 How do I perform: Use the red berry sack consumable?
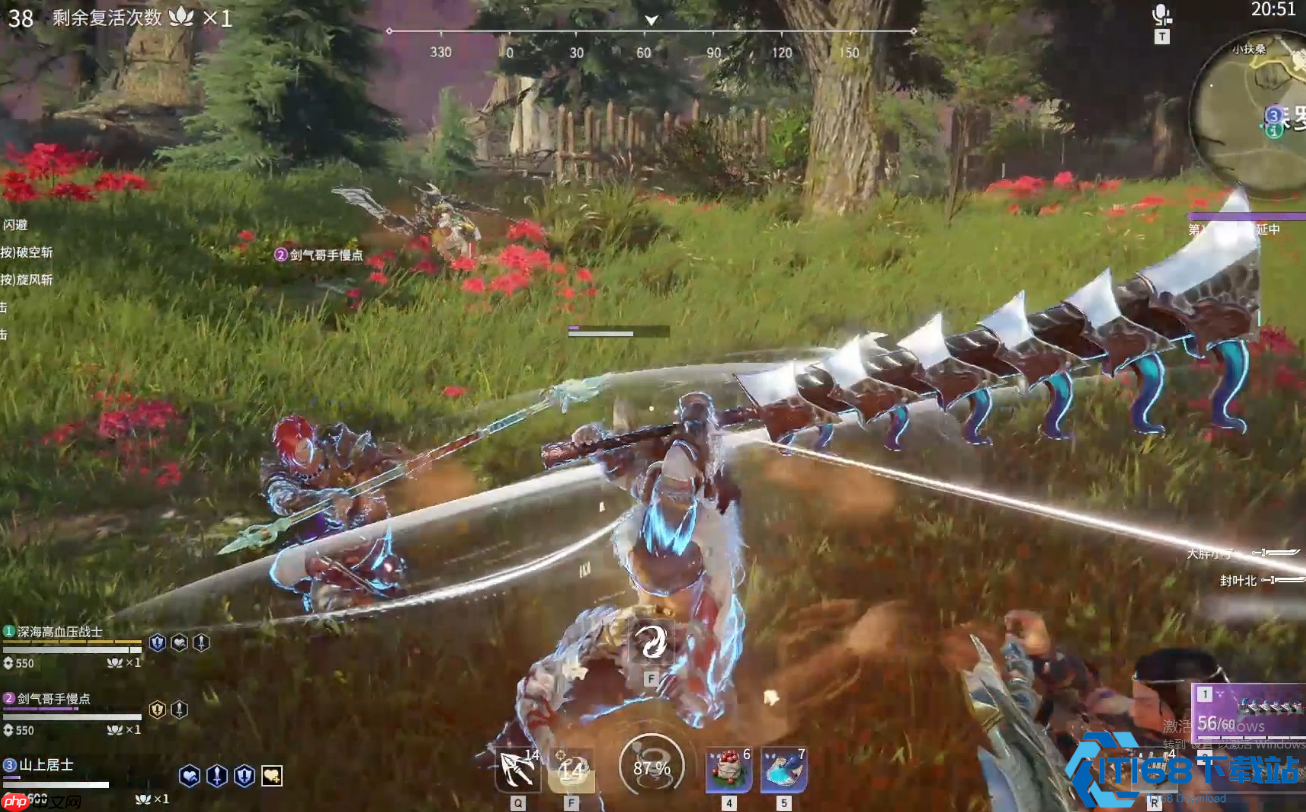point(729,770)
